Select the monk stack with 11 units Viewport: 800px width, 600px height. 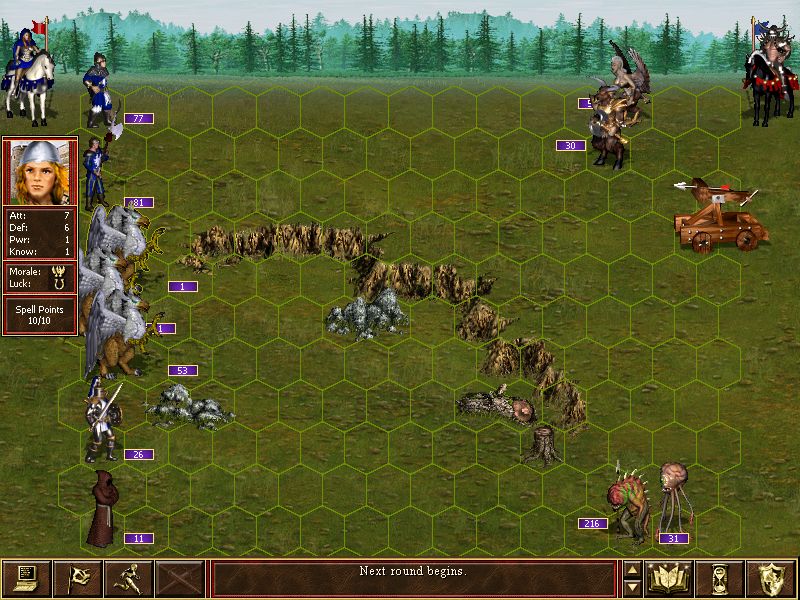[101, 510]
